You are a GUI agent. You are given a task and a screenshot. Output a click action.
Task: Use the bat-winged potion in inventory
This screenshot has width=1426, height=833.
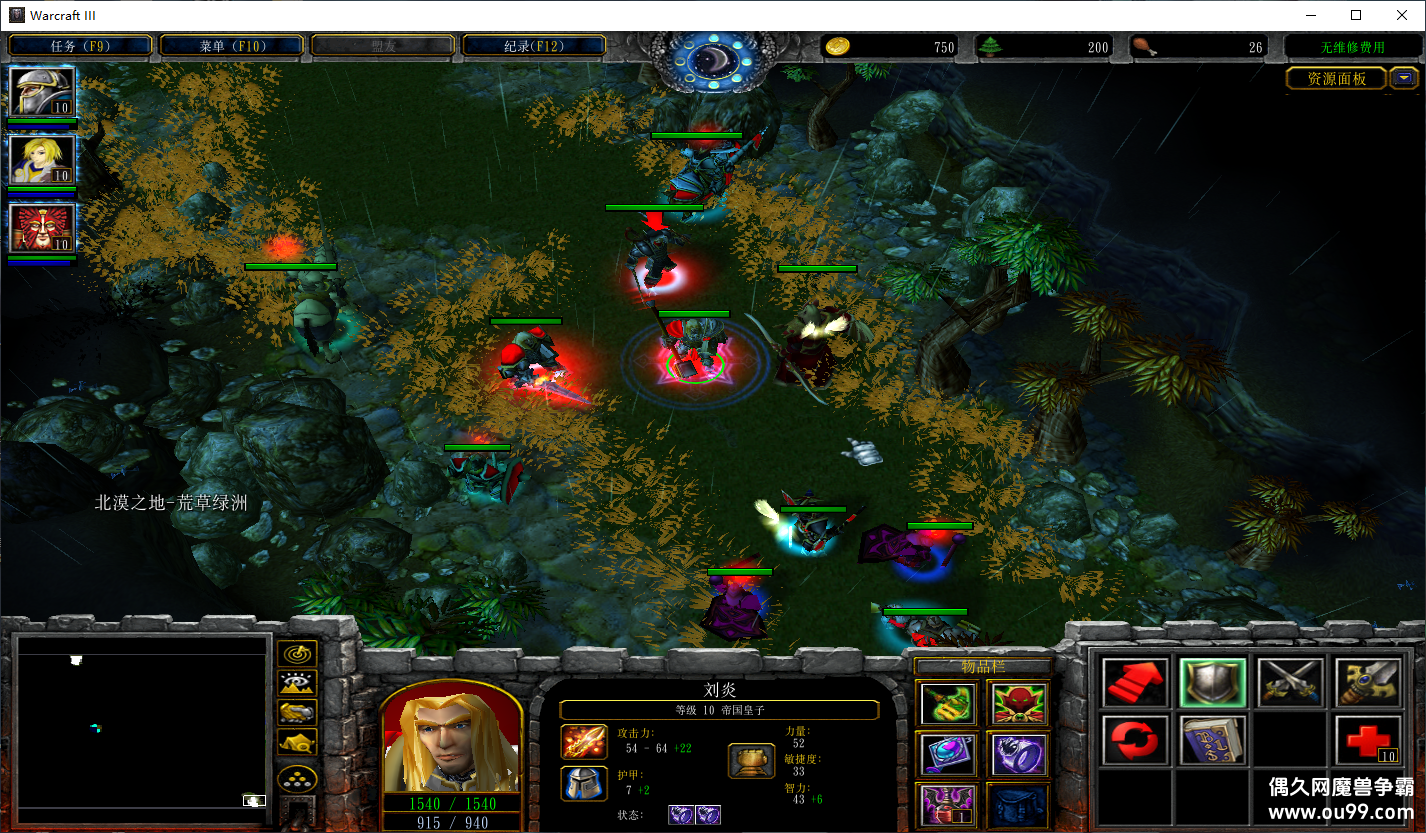948,805
